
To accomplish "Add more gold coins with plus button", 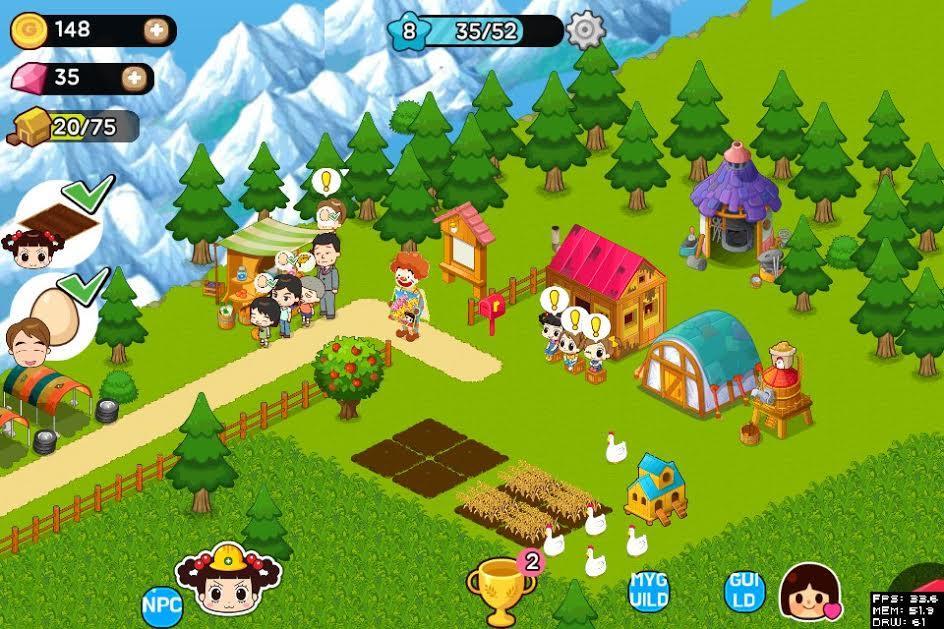I will point(156,30).
